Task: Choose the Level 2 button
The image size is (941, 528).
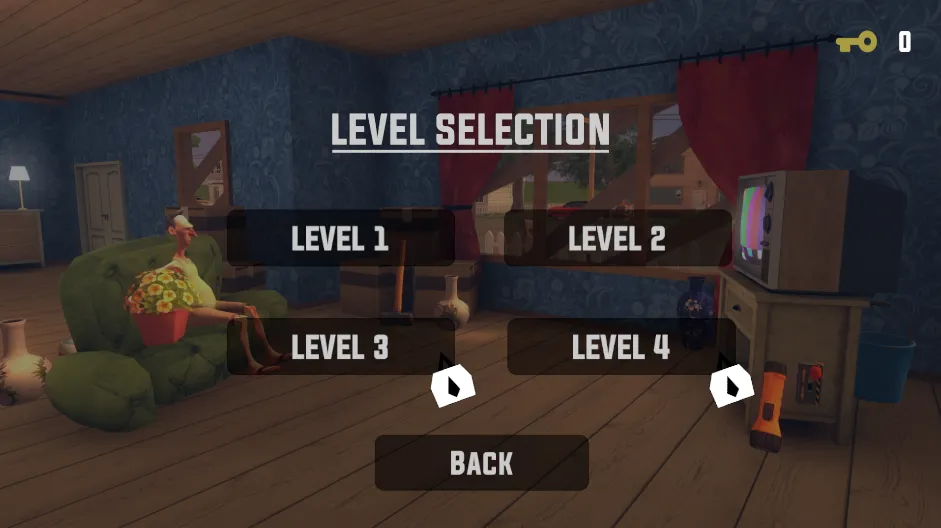Action: click(617, 238)
